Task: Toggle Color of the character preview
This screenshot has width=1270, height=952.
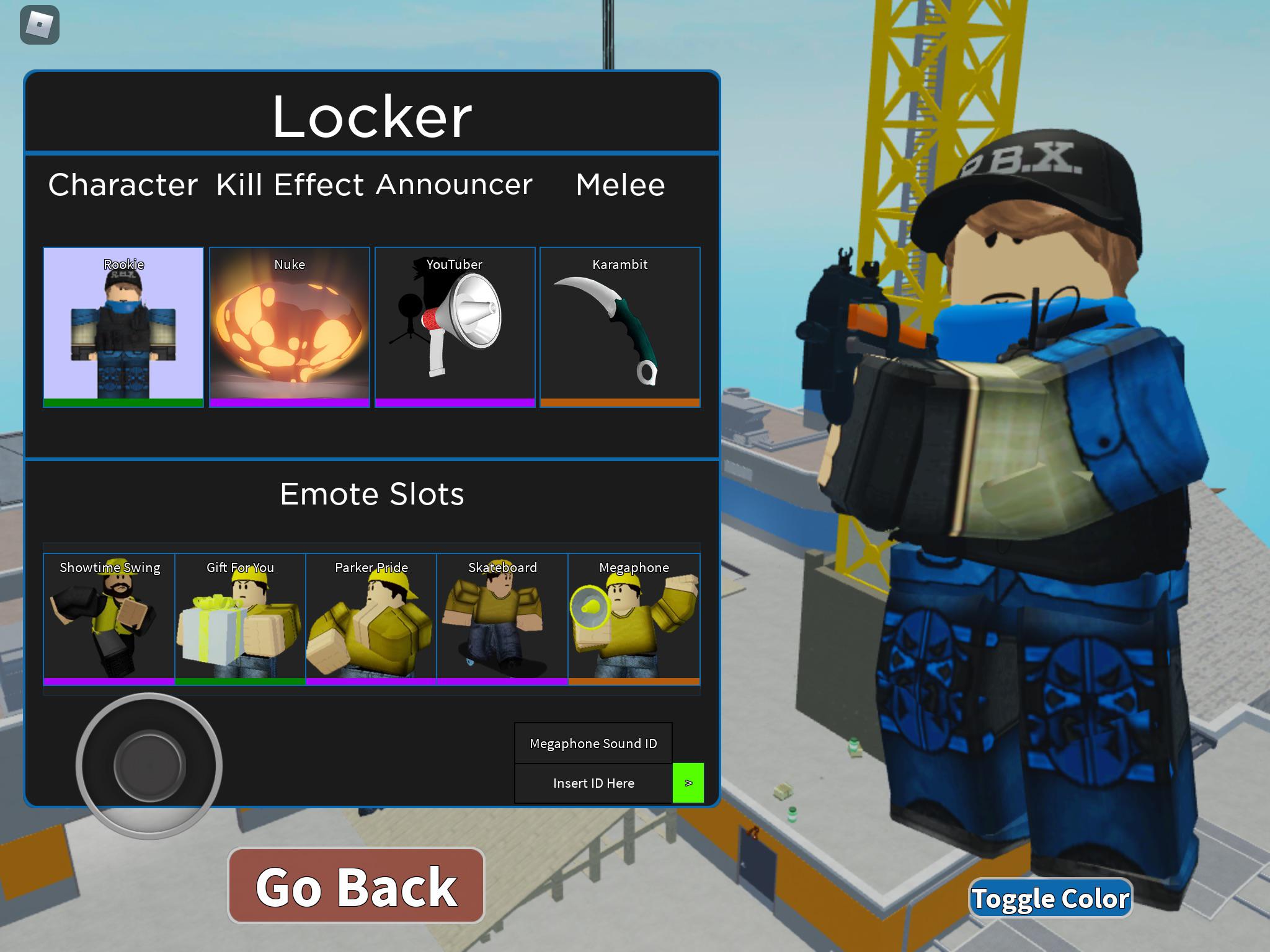Action: click(x=1050, y=899)
